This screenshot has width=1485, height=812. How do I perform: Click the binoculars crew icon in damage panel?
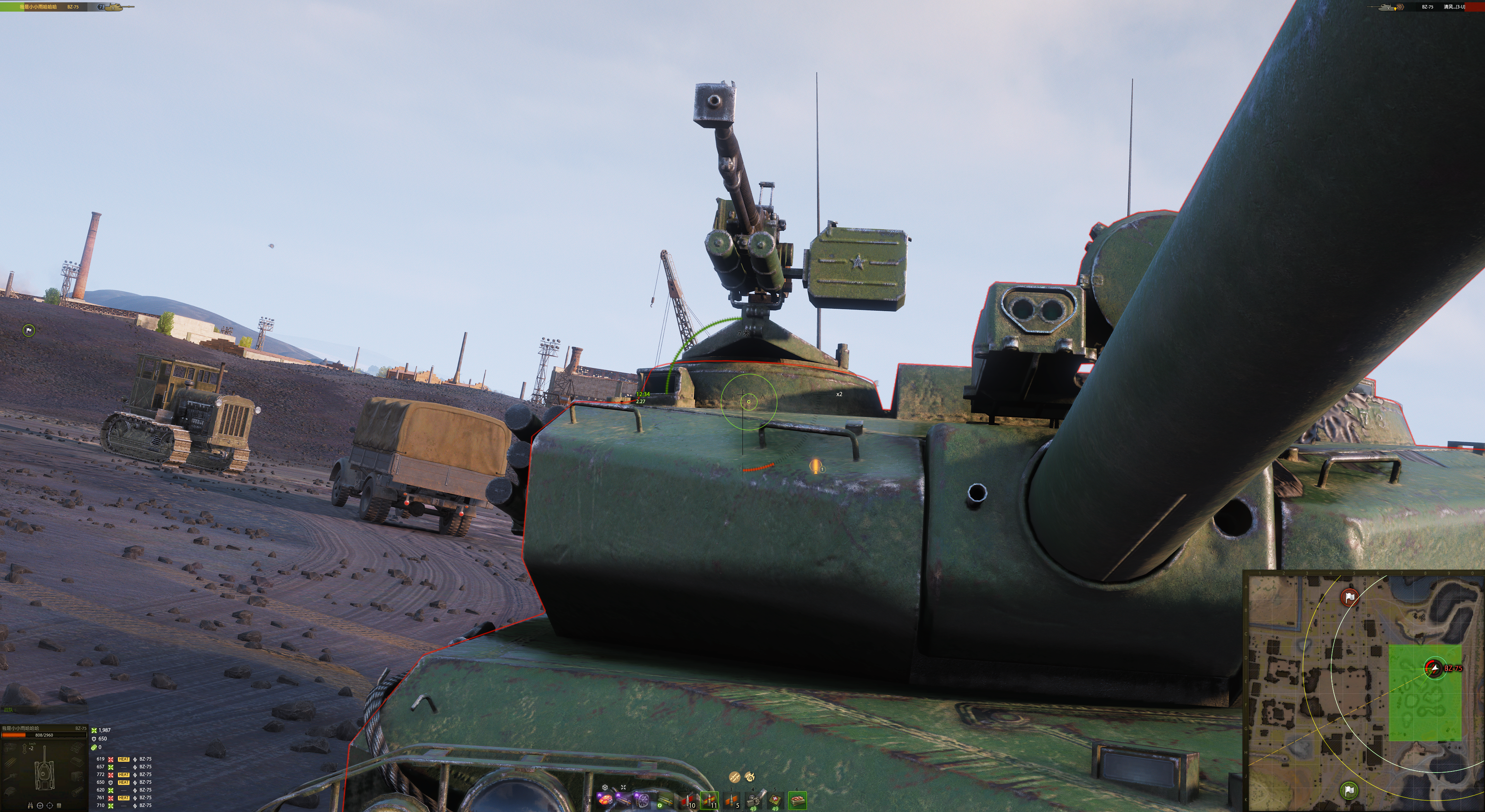pyautogui.click(x=30, y=805)
